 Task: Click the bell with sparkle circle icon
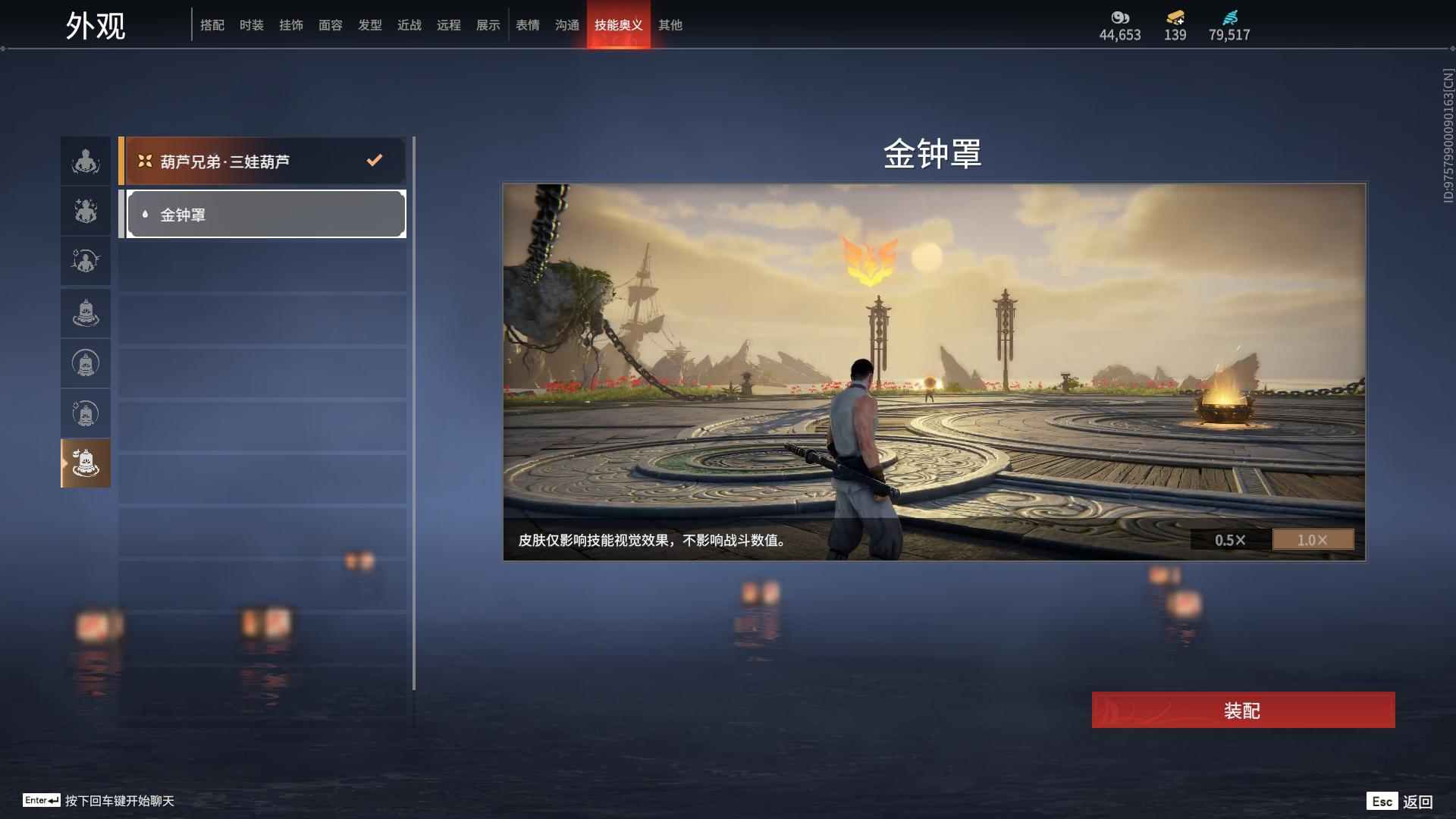[85, 413]
